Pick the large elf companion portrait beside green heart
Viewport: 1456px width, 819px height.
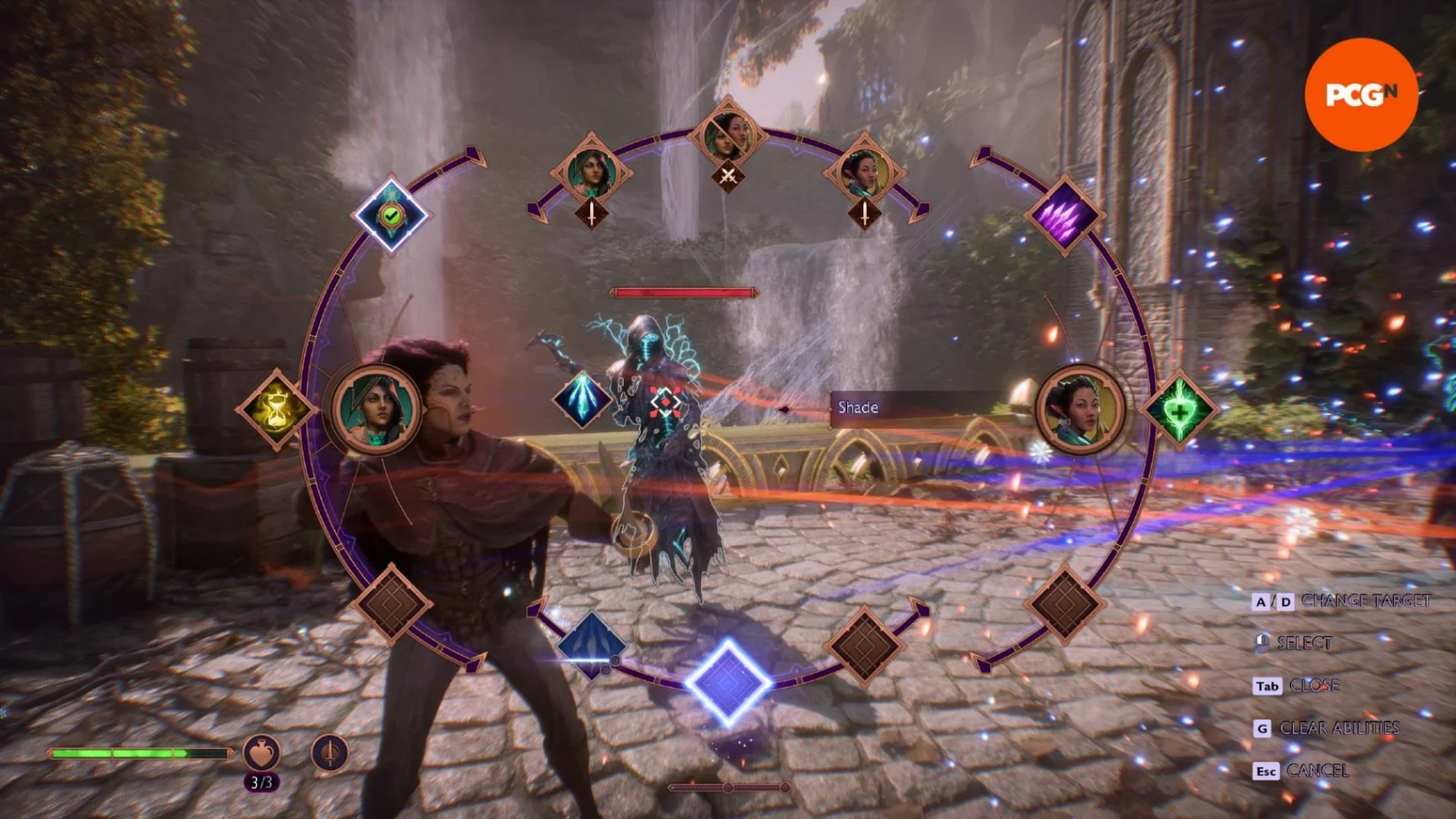click(x=1080, y=409)
